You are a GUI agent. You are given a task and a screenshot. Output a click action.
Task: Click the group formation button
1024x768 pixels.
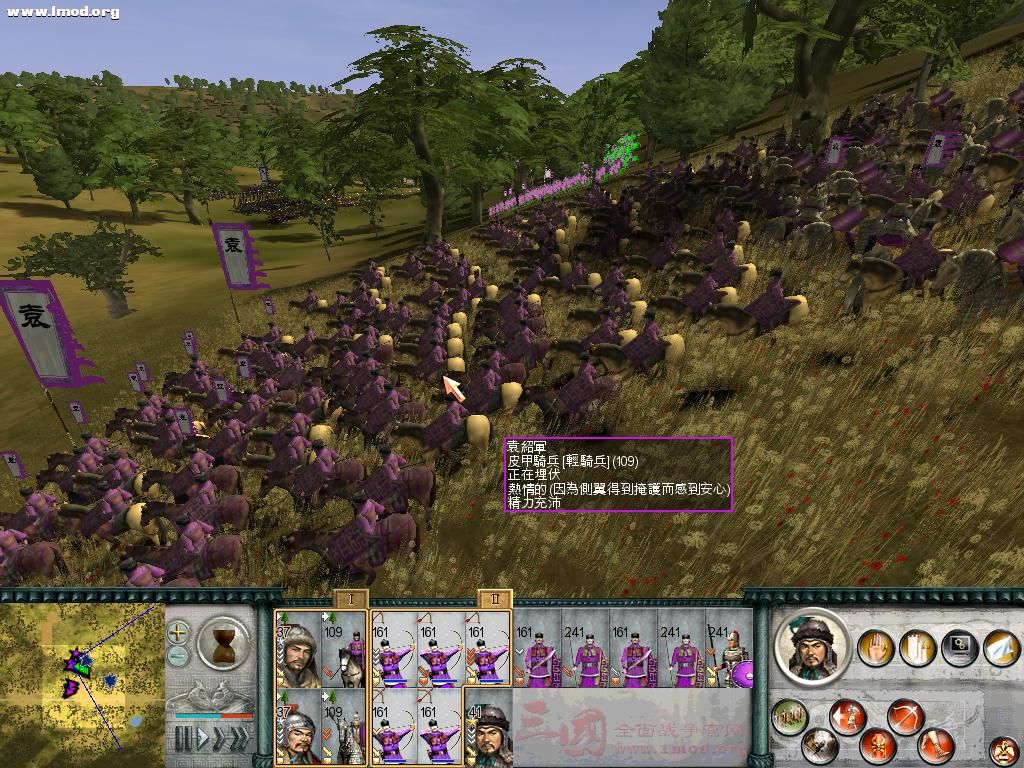pos(791,717)
